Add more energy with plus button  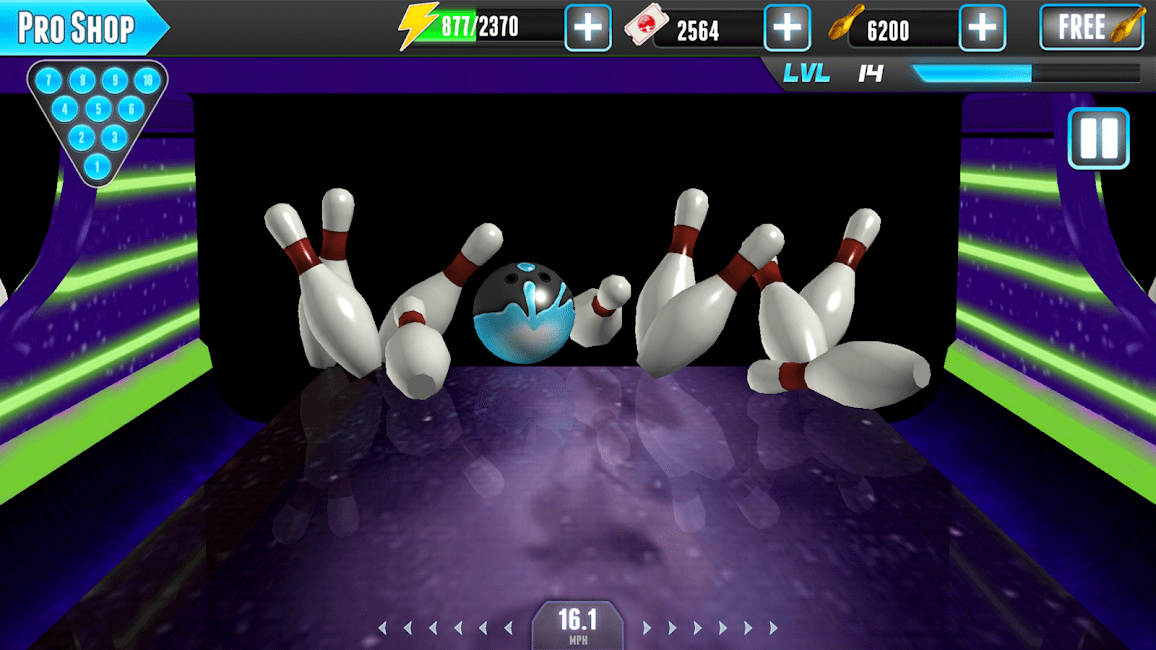coord(587,28)
